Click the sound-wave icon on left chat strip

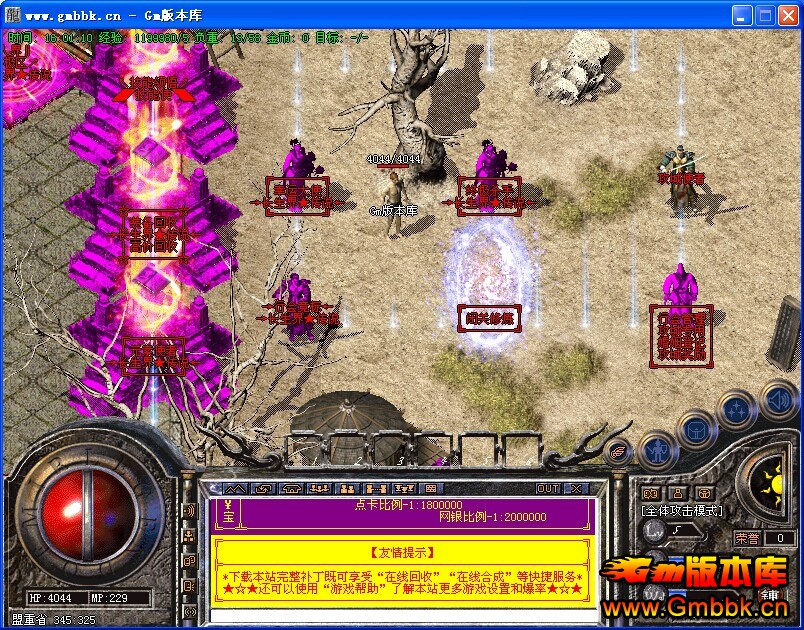(188, 511)
